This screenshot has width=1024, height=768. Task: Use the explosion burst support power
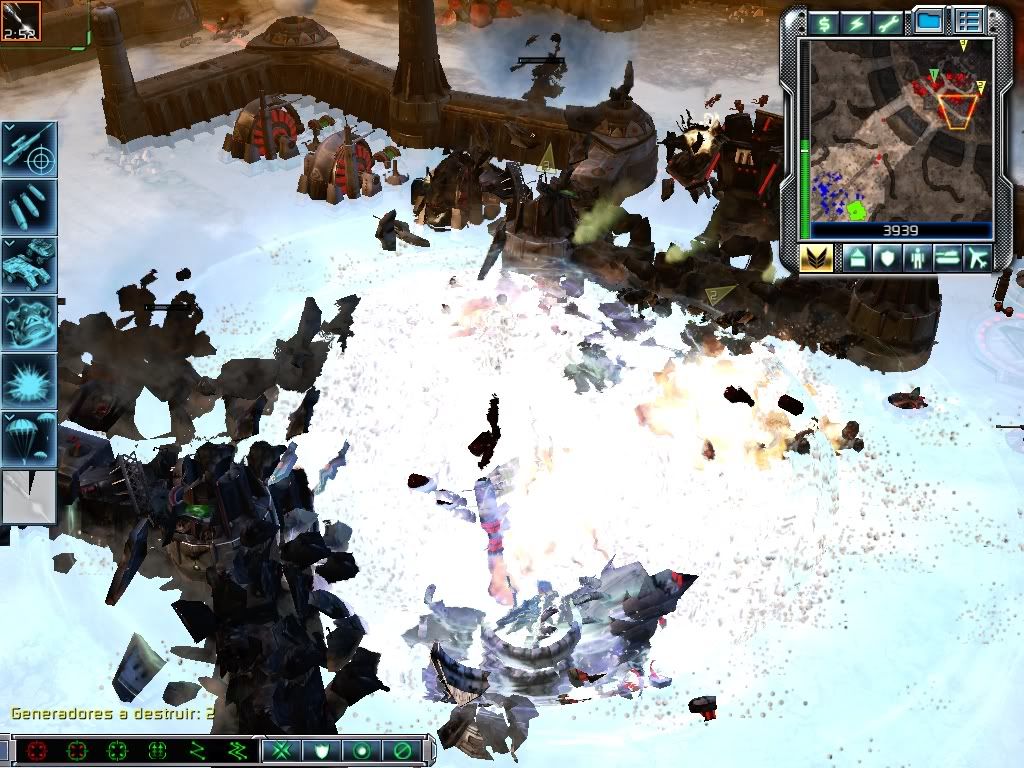tap(29, 380)
